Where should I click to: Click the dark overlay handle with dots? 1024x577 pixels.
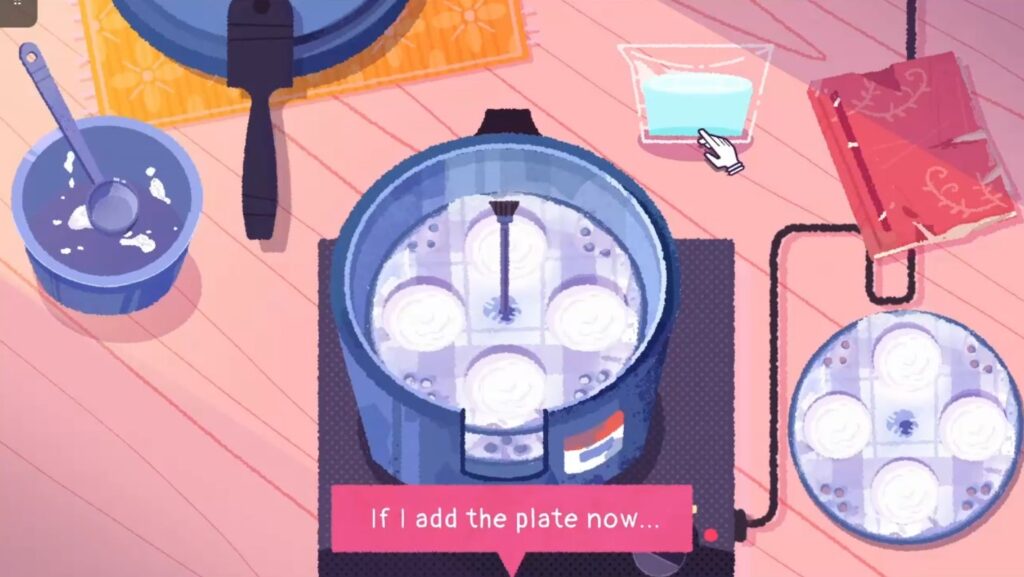click(17, 10)
